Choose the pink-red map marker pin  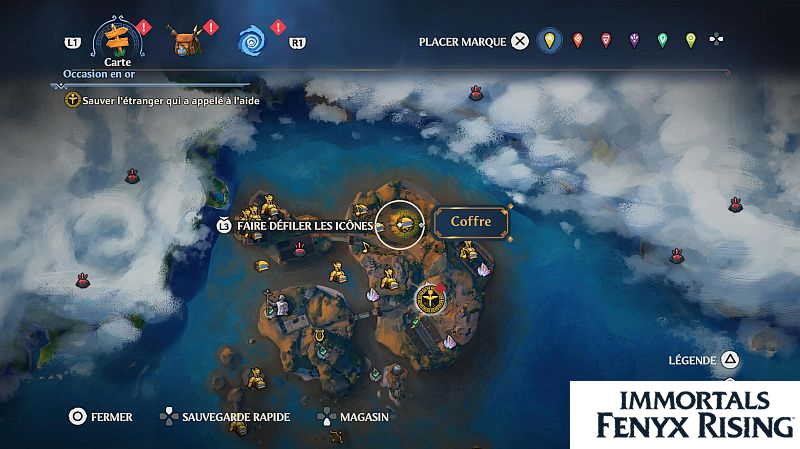tap(605, 41)
